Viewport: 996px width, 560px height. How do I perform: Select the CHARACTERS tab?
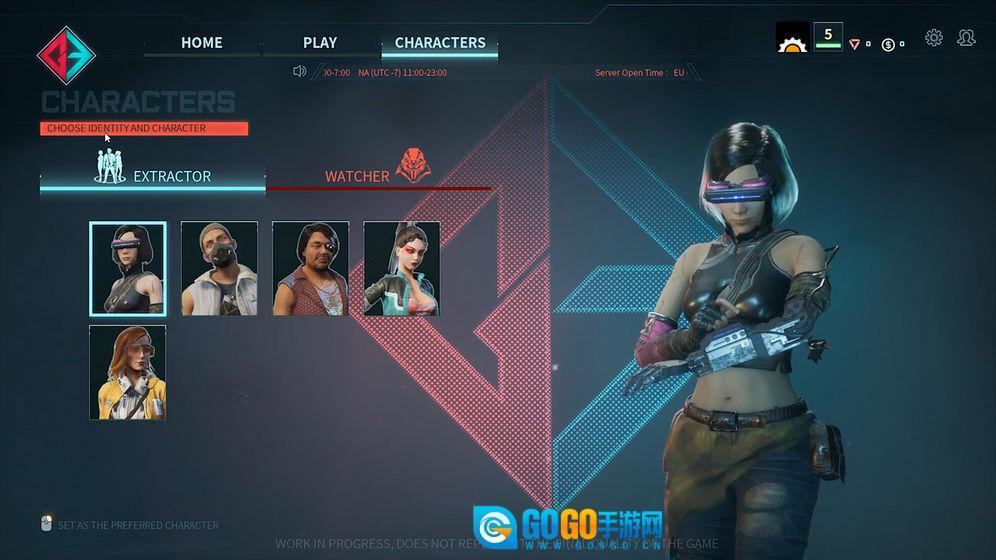[440, 42]
